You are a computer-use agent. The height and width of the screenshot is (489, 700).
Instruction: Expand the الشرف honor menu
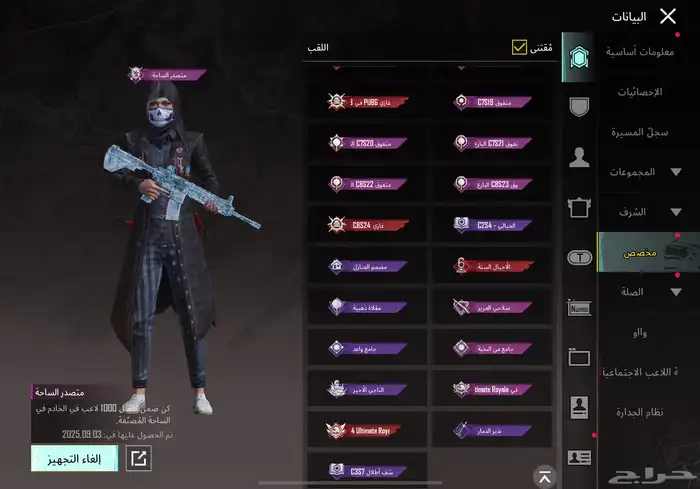[646, 212]
